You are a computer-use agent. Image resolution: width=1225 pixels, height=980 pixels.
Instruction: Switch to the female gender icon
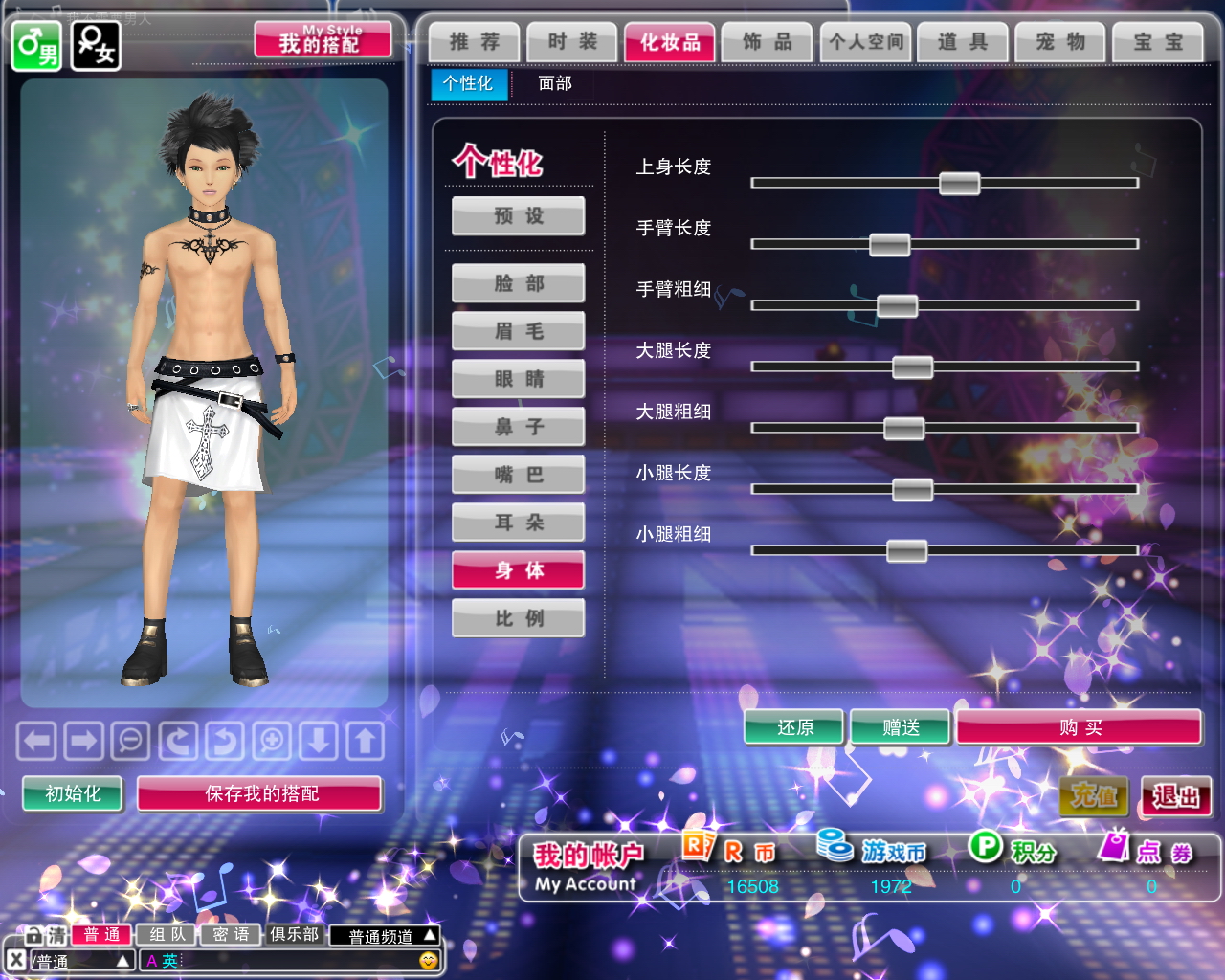[96, 45]
